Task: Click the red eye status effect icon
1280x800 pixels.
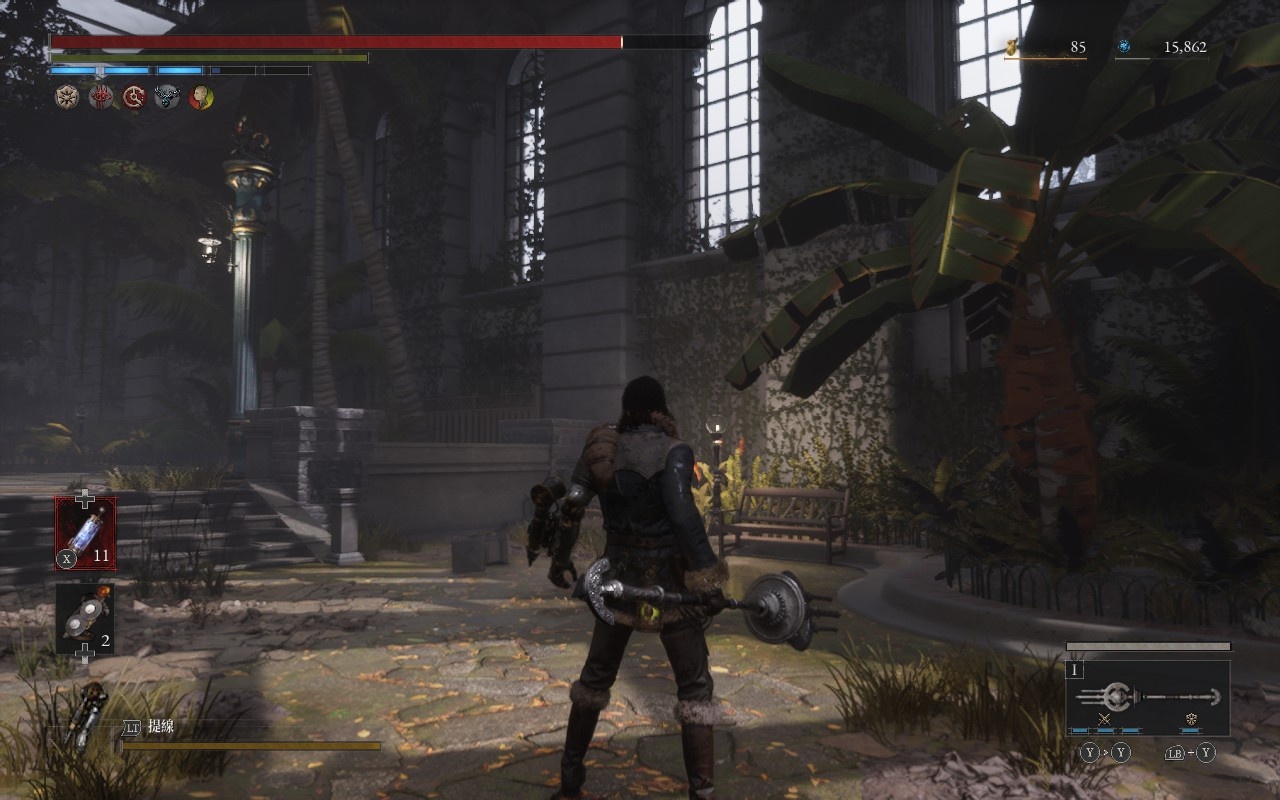Action: pyautogui.click(x=101, y=97)
